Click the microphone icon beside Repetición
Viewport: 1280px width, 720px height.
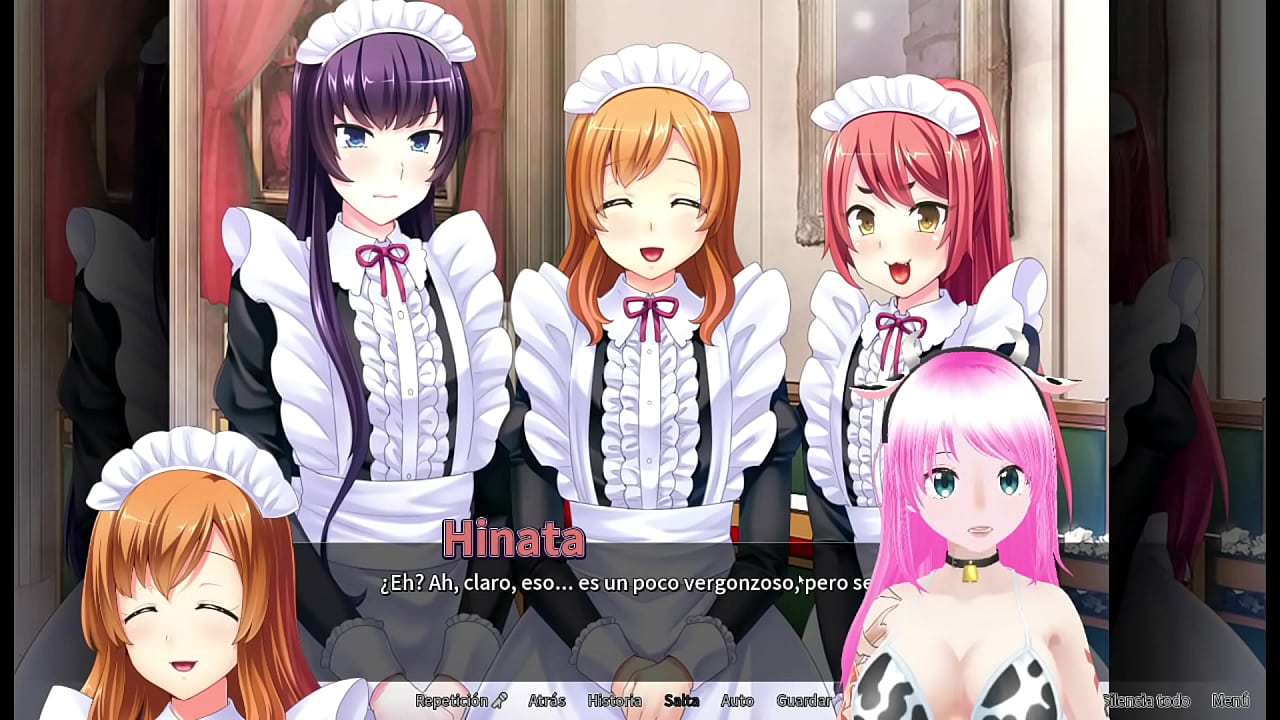click(501, 701)
